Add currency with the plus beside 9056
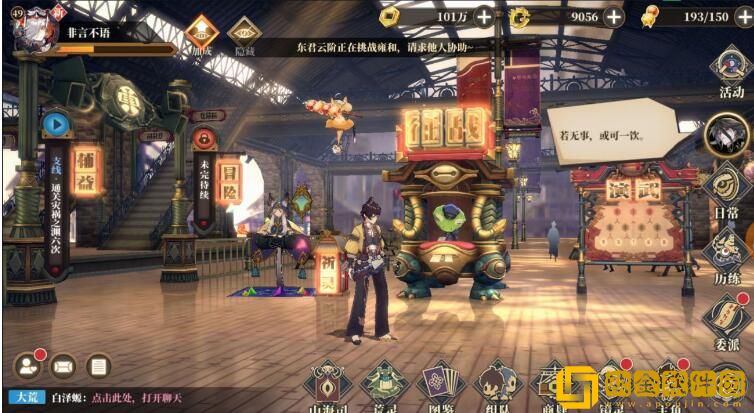 (x=613, y=16)
